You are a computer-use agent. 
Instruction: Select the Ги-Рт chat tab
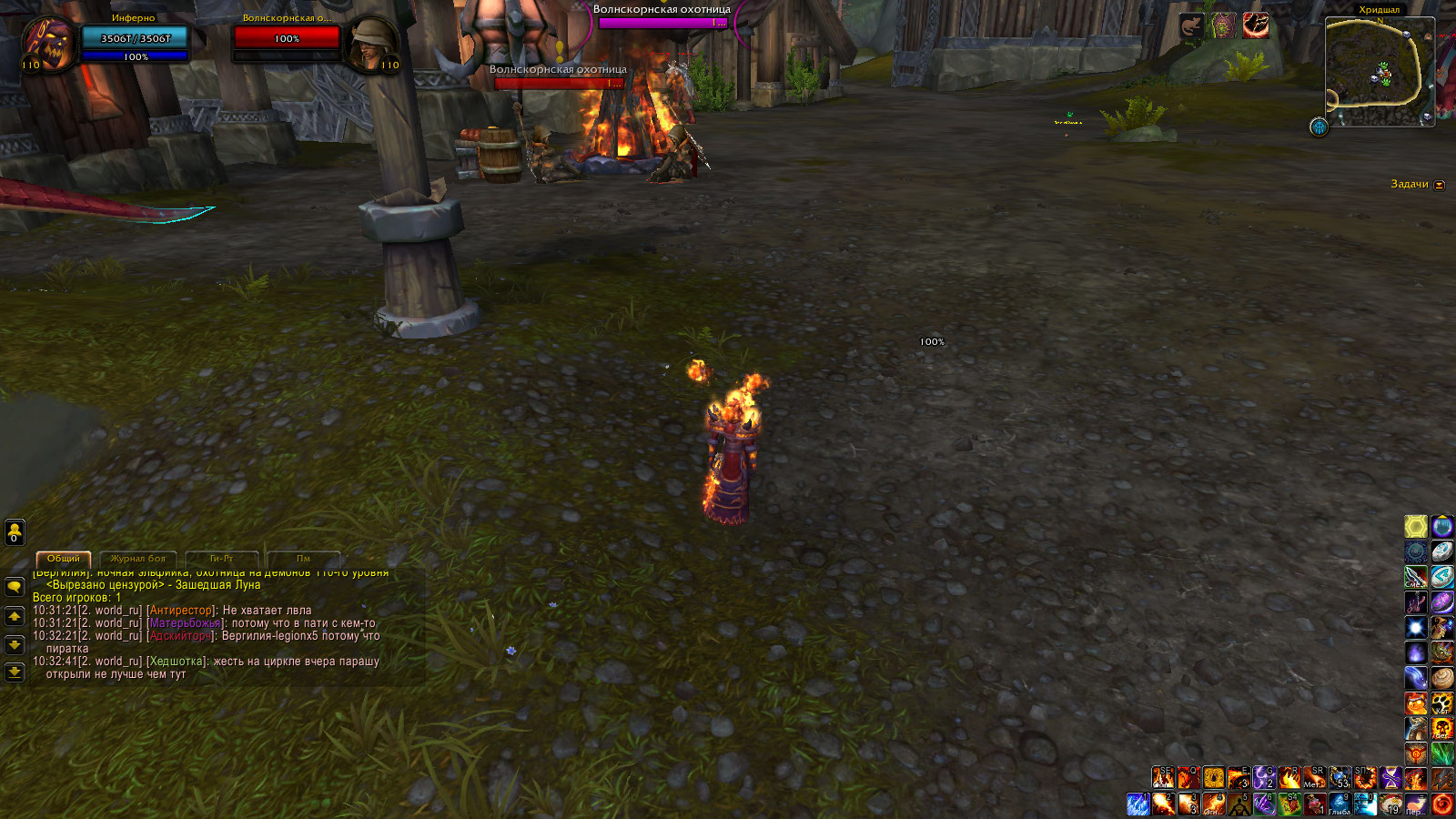pyautogui.click(x=221, y=559)
